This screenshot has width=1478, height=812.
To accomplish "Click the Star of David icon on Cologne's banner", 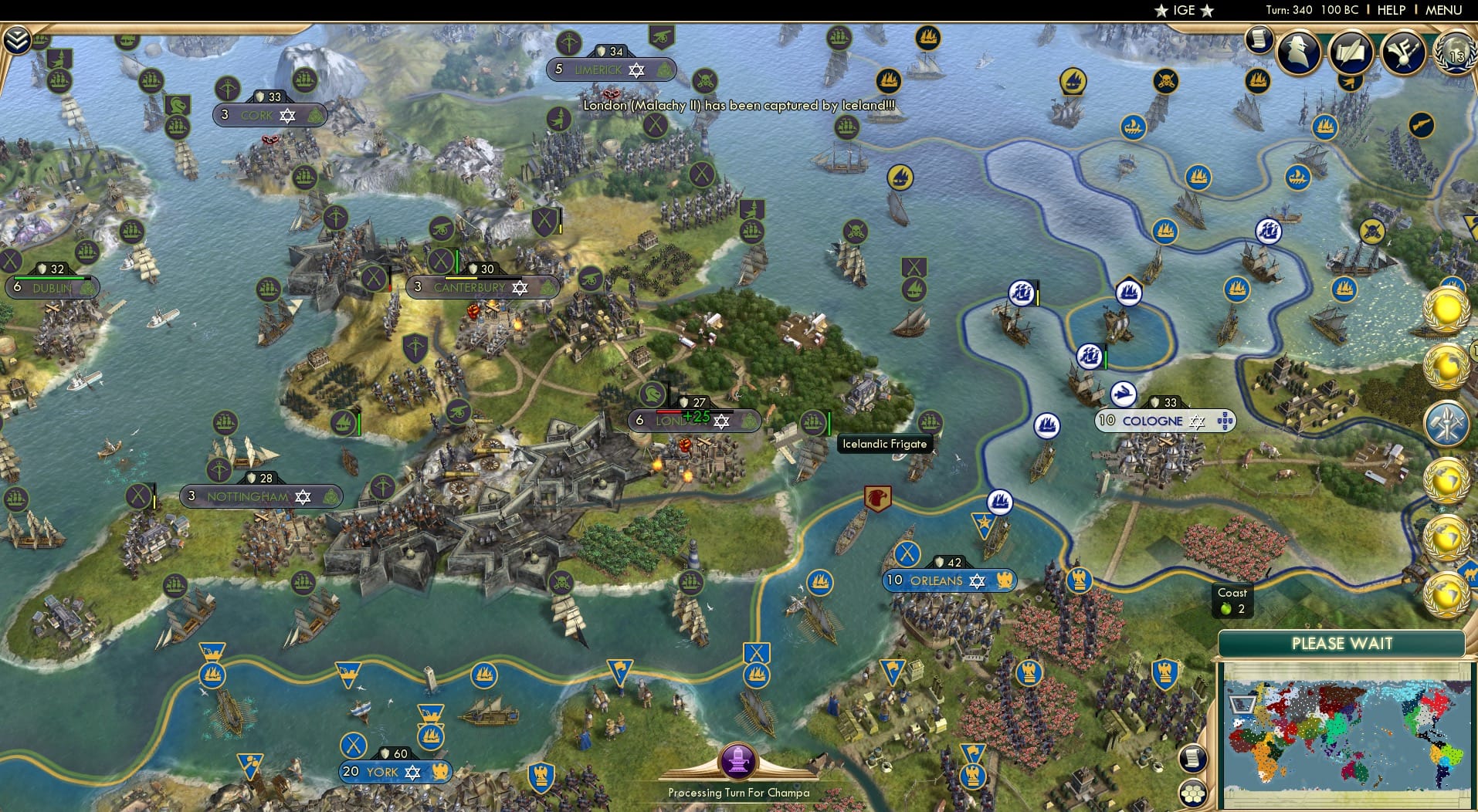I will click(x=1198, y=421).
